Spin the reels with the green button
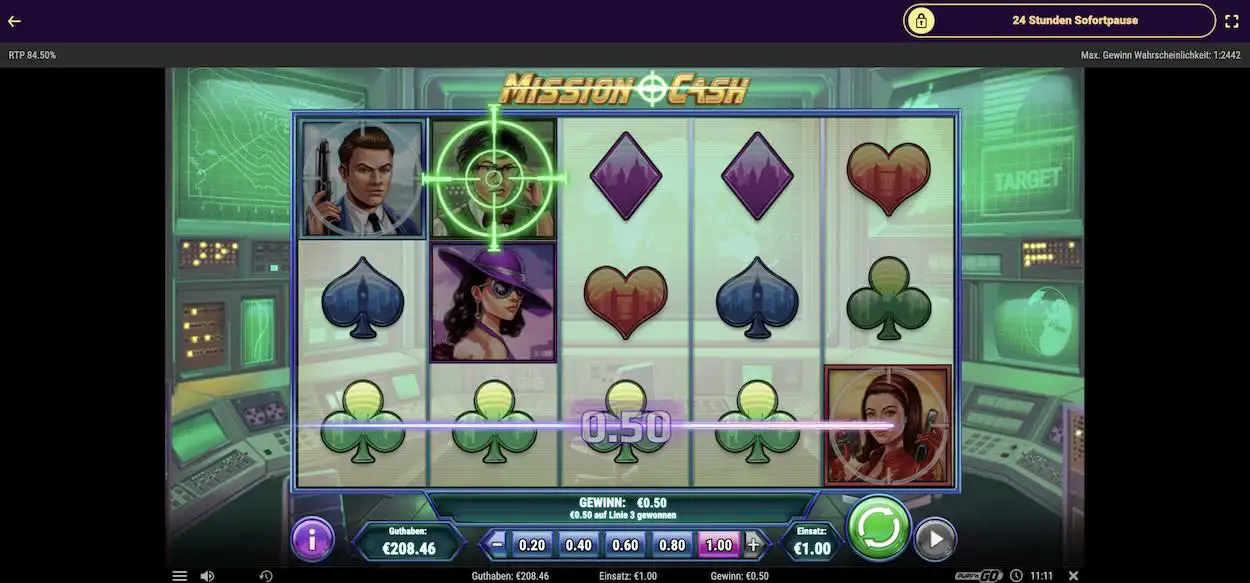This screenshot has width=1250, height=583. tap(878, 527)
